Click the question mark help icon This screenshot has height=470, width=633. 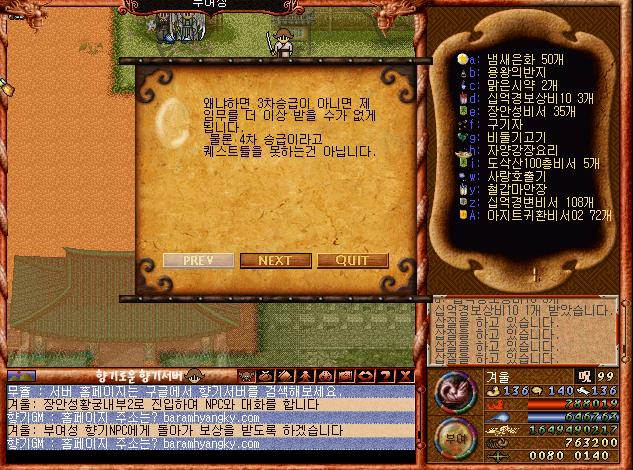385,375
